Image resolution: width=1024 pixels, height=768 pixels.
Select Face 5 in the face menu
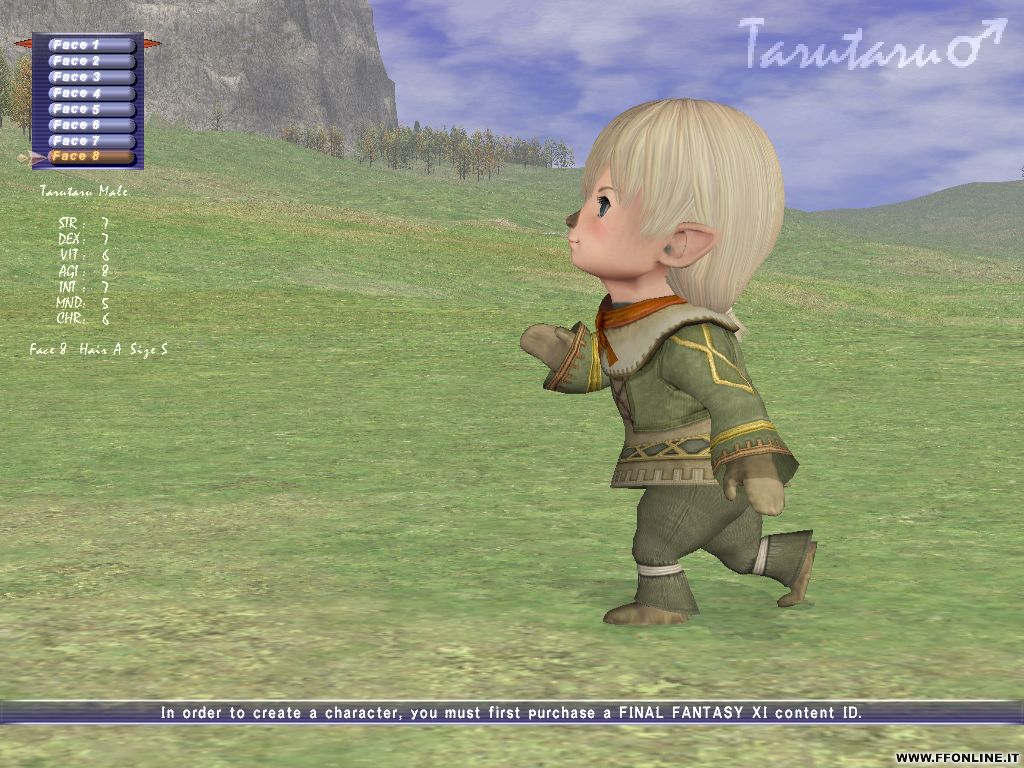[x=90, y=109]
